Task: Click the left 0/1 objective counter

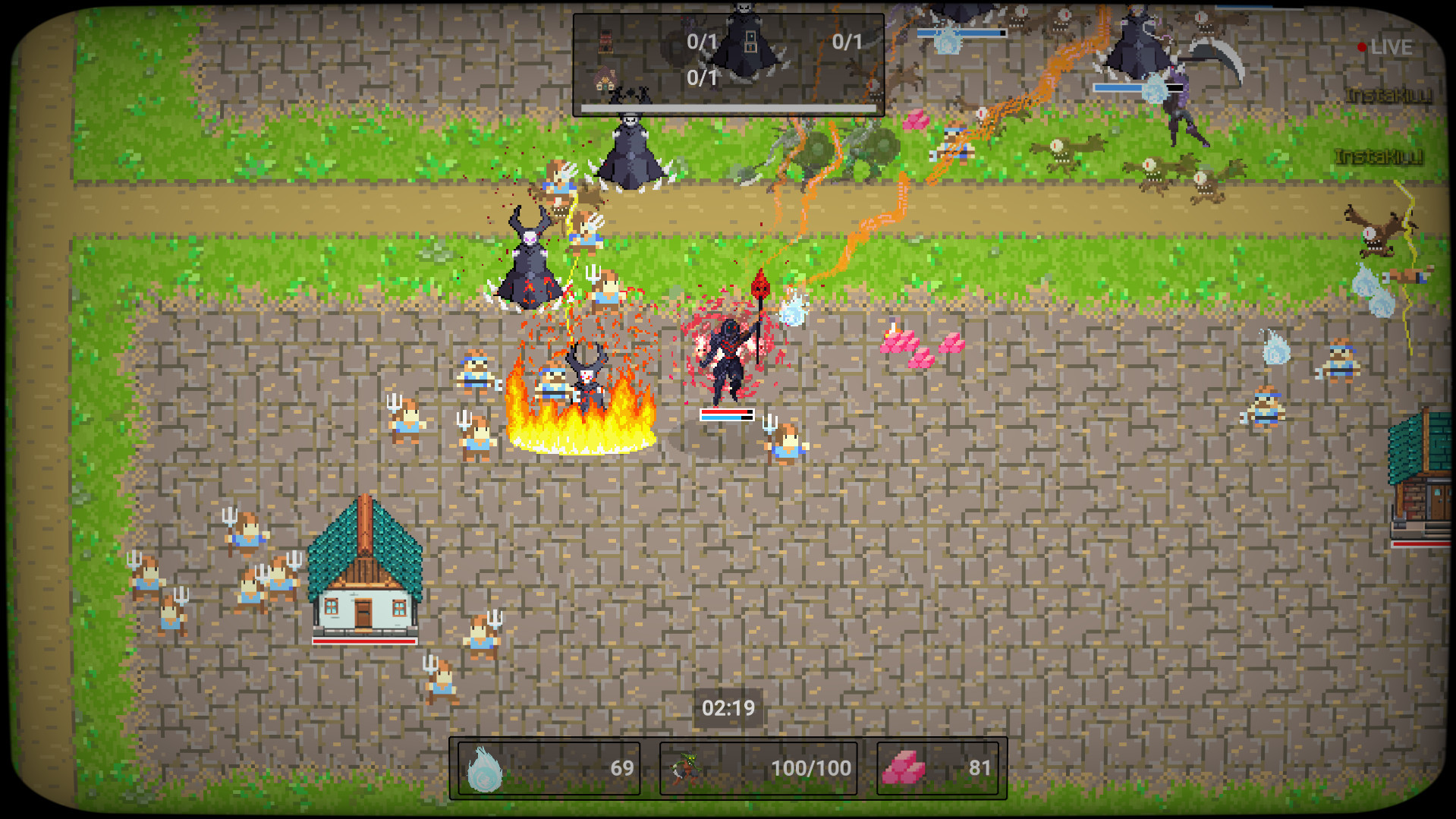Action: click(x=702, y=41)
